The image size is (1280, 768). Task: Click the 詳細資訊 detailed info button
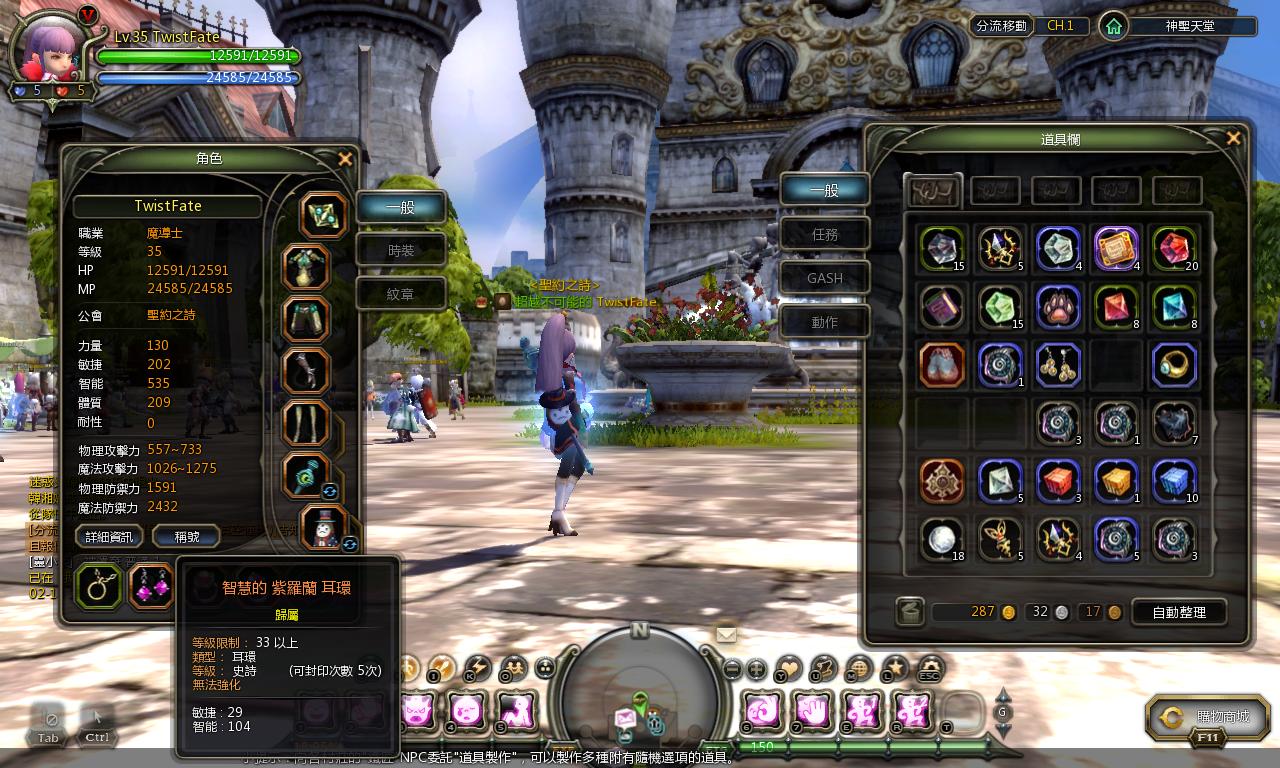coord(109,537)
